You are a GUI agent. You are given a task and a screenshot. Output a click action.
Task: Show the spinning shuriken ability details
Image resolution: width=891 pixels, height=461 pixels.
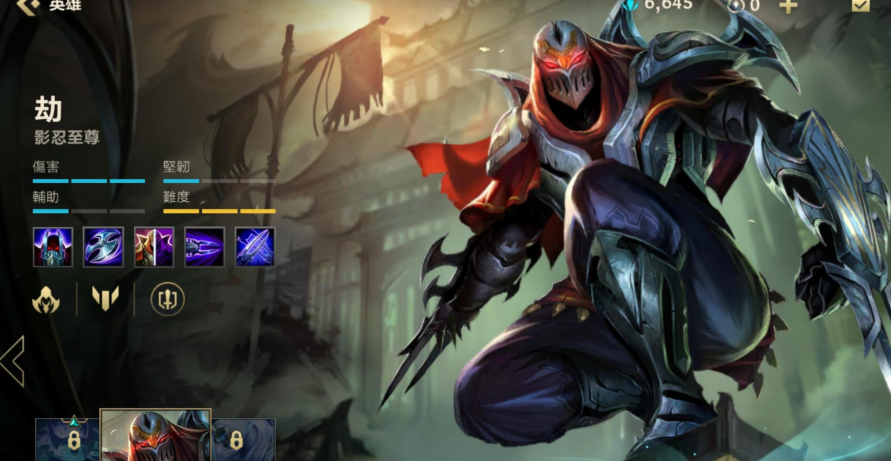click(x=103, y=247)
